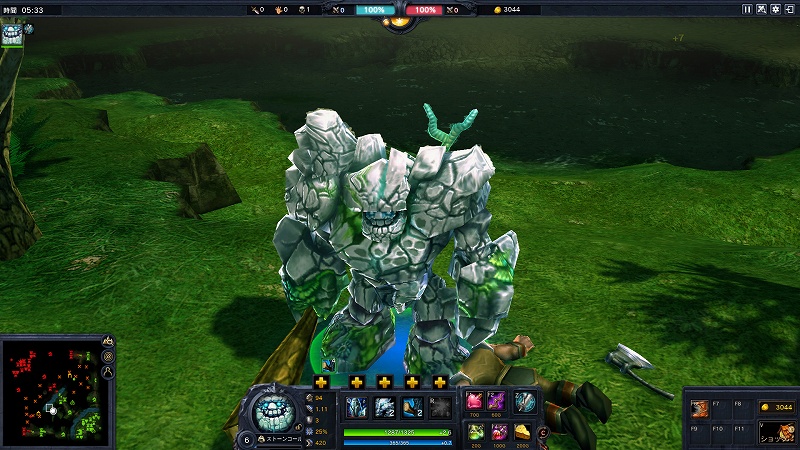Image resolution: width=800 pixels, height=450 pixels.
Task: Level up the first ability with plus button
Action: click(321, 382)
